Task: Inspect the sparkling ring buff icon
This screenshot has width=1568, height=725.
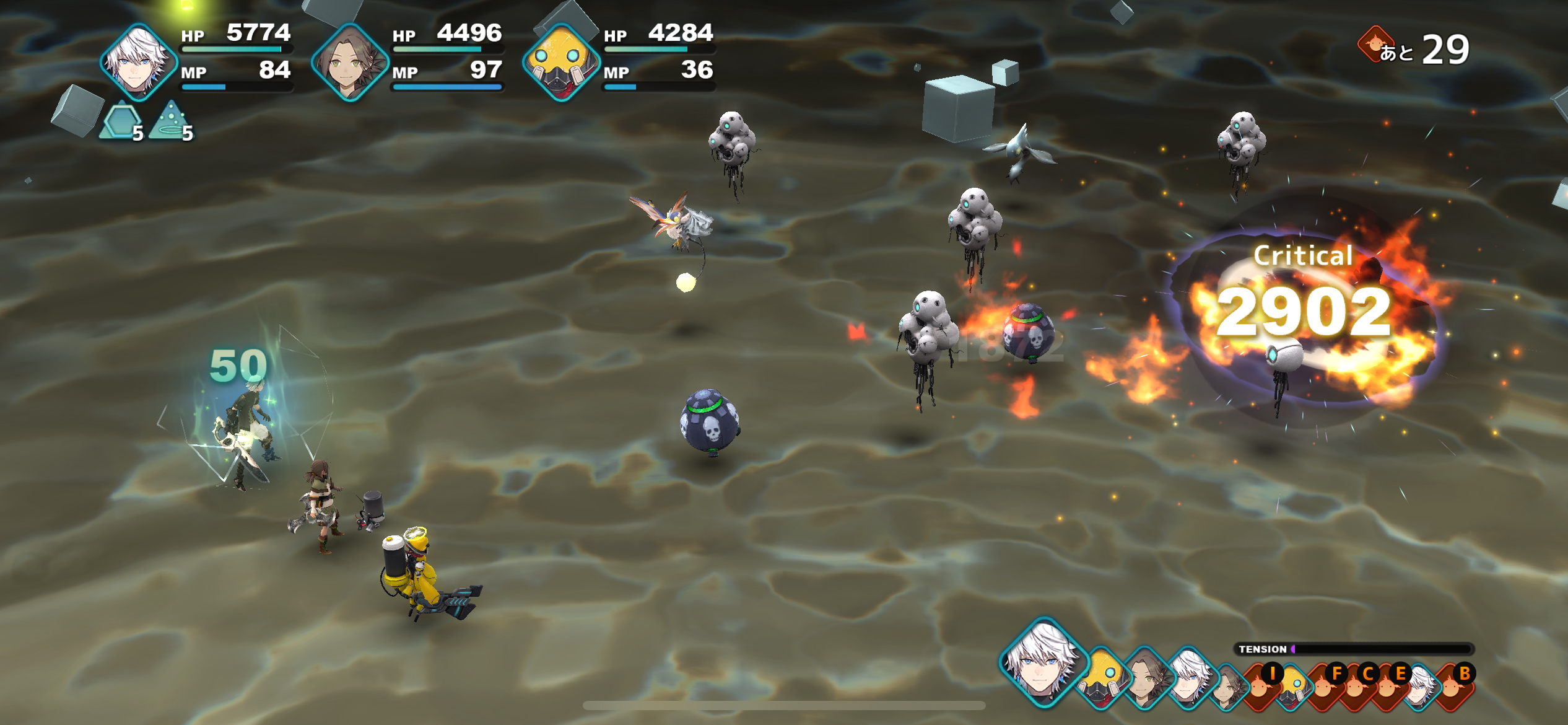Action: coord(171,121)
